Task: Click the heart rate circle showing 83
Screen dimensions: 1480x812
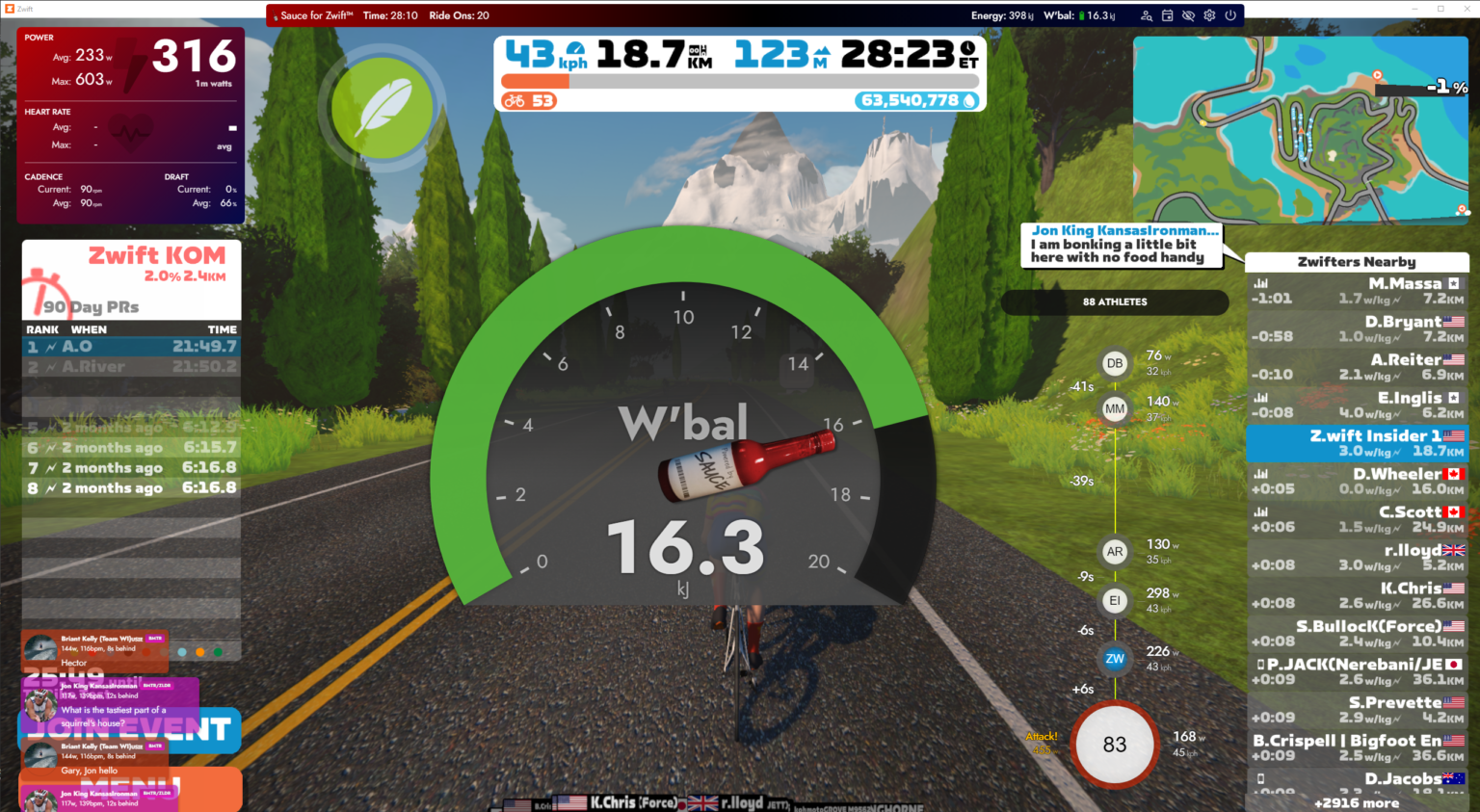Action: [x=1113, y=745]
